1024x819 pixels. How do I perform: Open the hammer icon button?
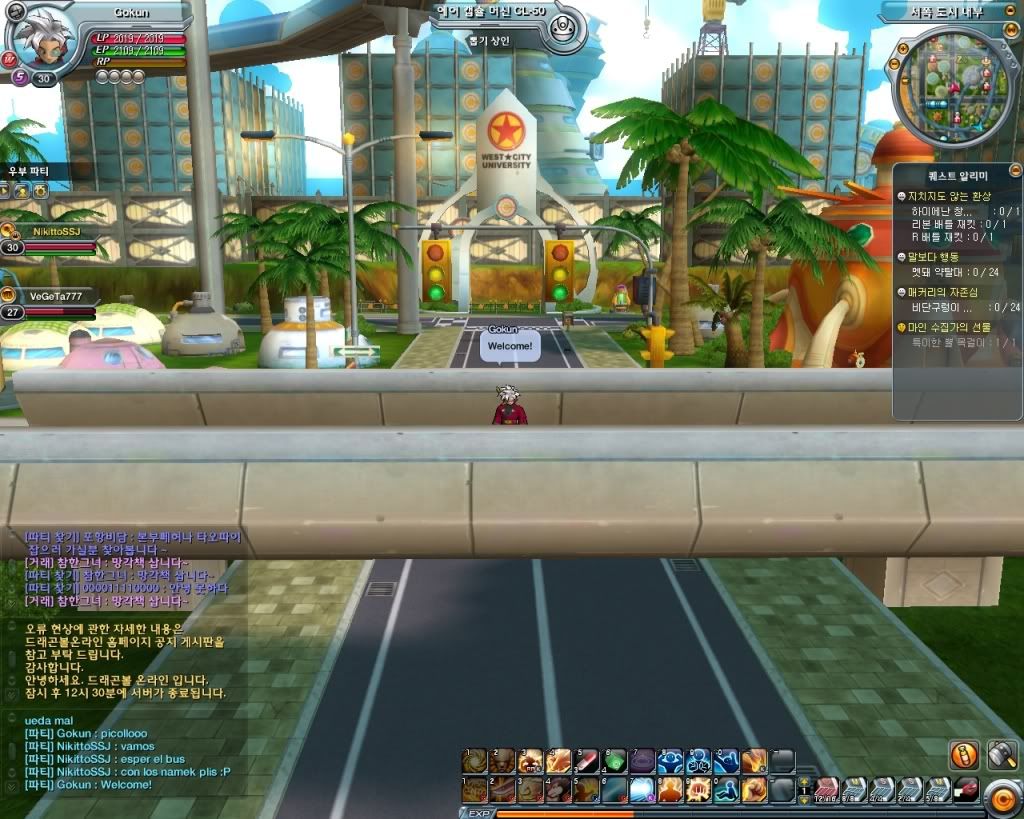(x=1002, y=755)
